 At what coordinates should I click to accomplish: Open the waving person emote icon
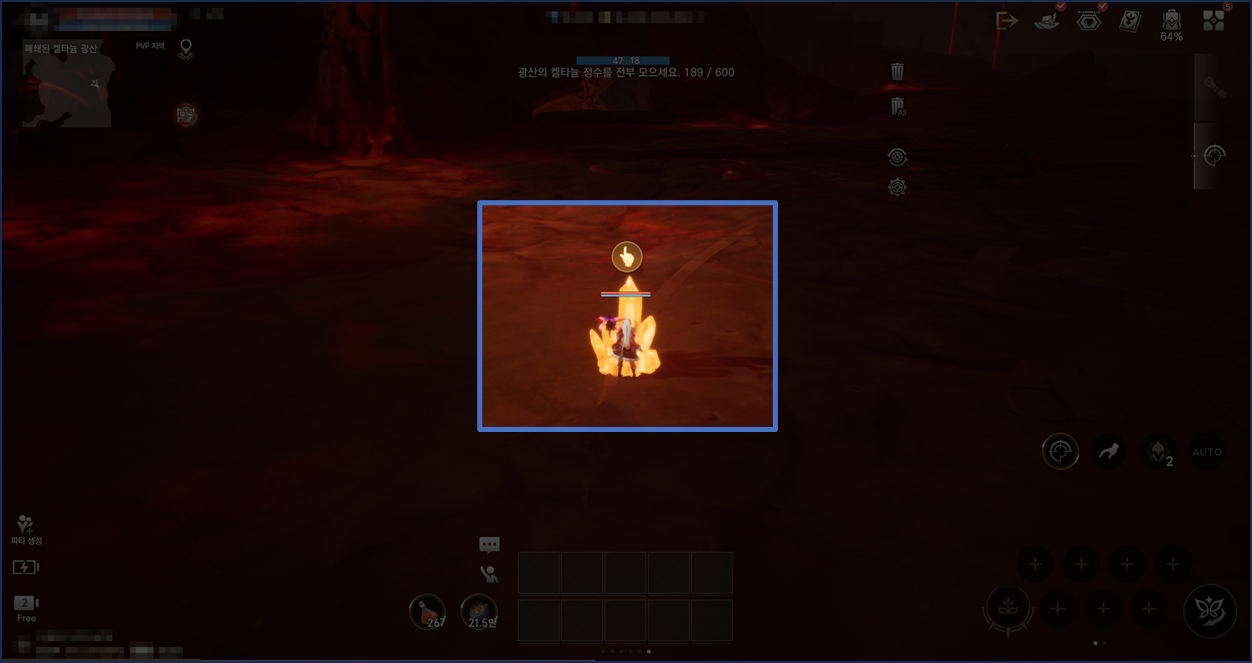(x=489, y=574)
